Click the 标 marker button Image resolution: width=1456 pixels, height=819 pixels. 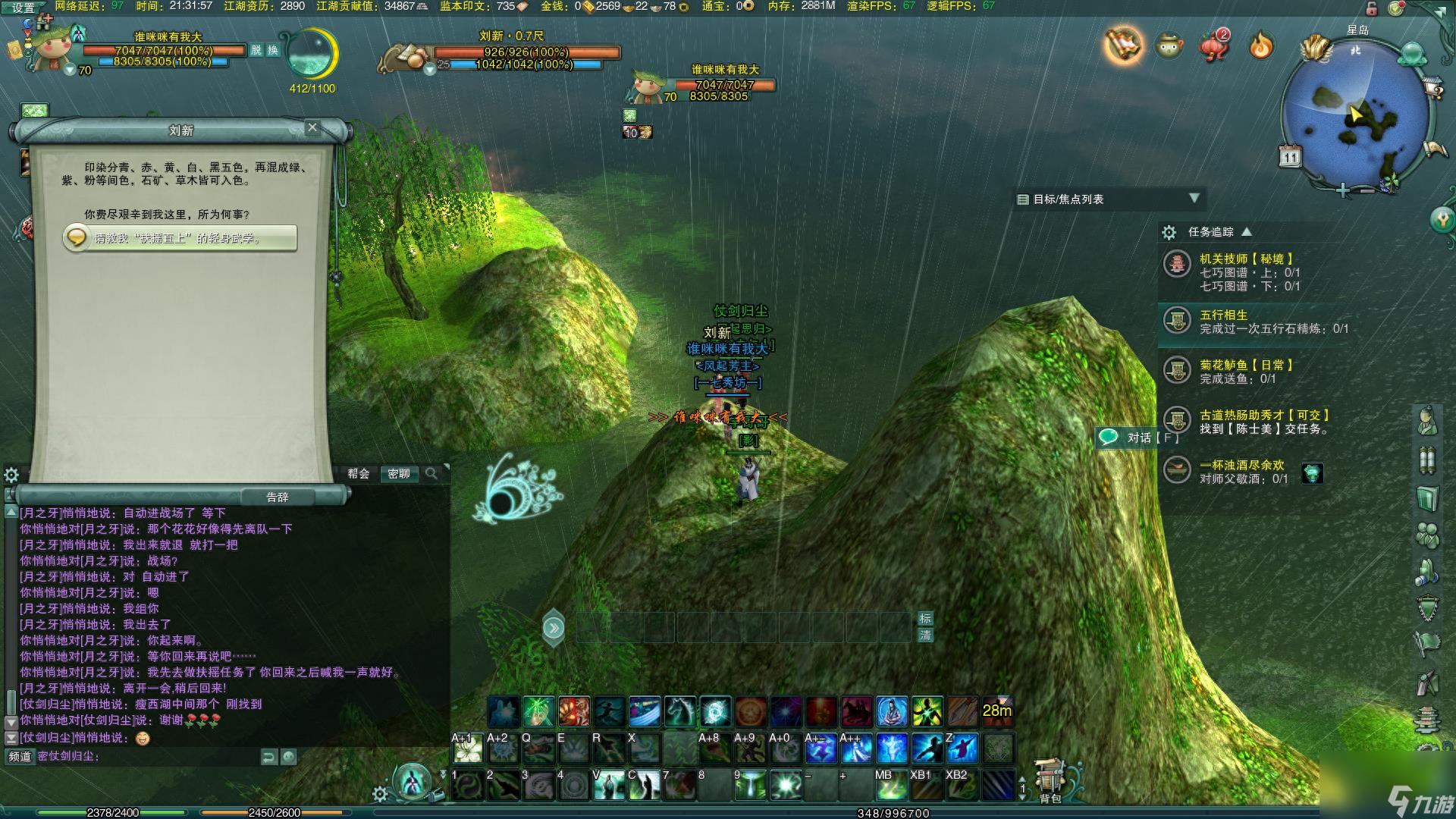pos(925,618)
